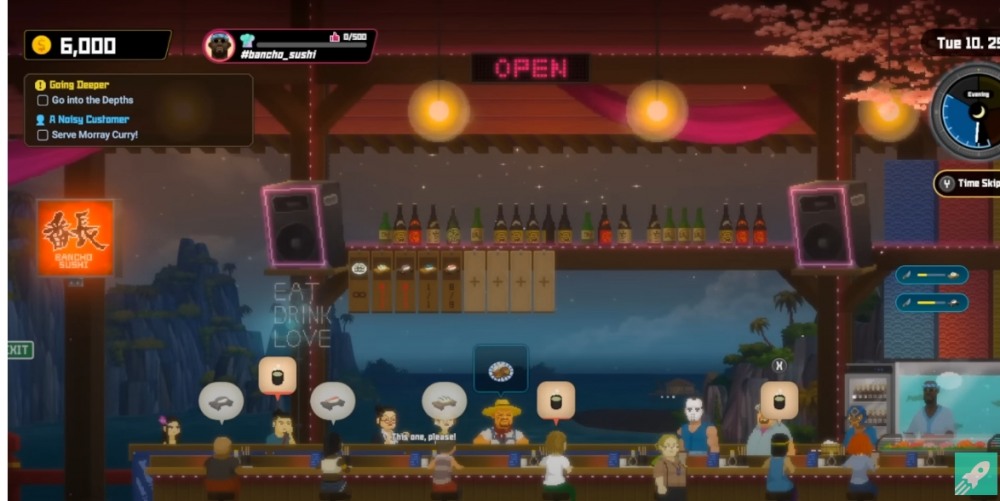Select the dish plate above the straw-hat customer
1000x501 pixels.
click(x=500, y=369)
